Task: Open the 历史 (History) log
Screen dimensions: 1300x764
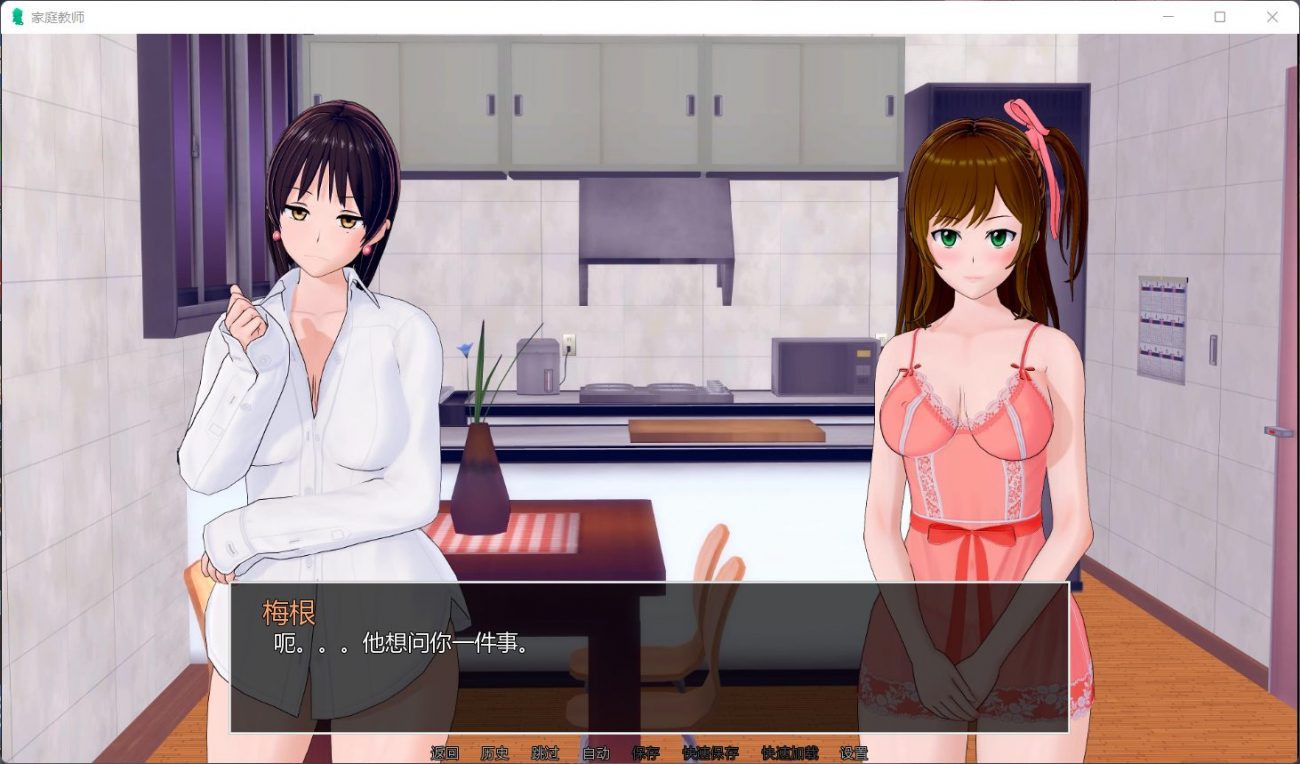Action: click(495, 753)
